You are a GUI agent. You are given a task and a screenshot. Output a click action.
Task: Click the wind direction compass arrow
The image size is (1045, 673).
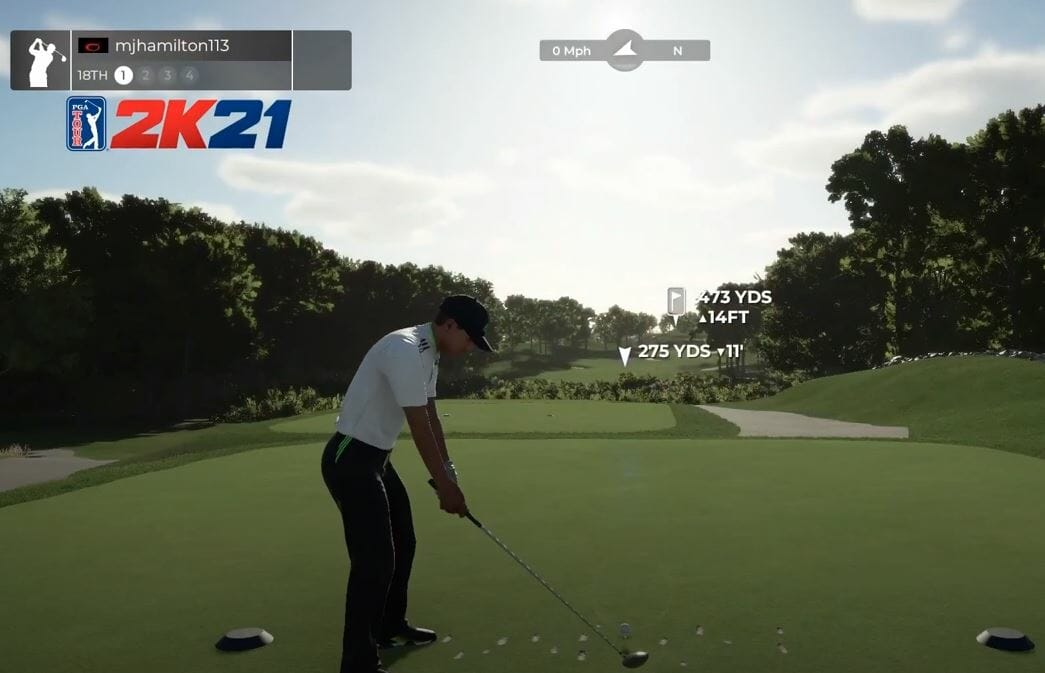pos(625,49)
